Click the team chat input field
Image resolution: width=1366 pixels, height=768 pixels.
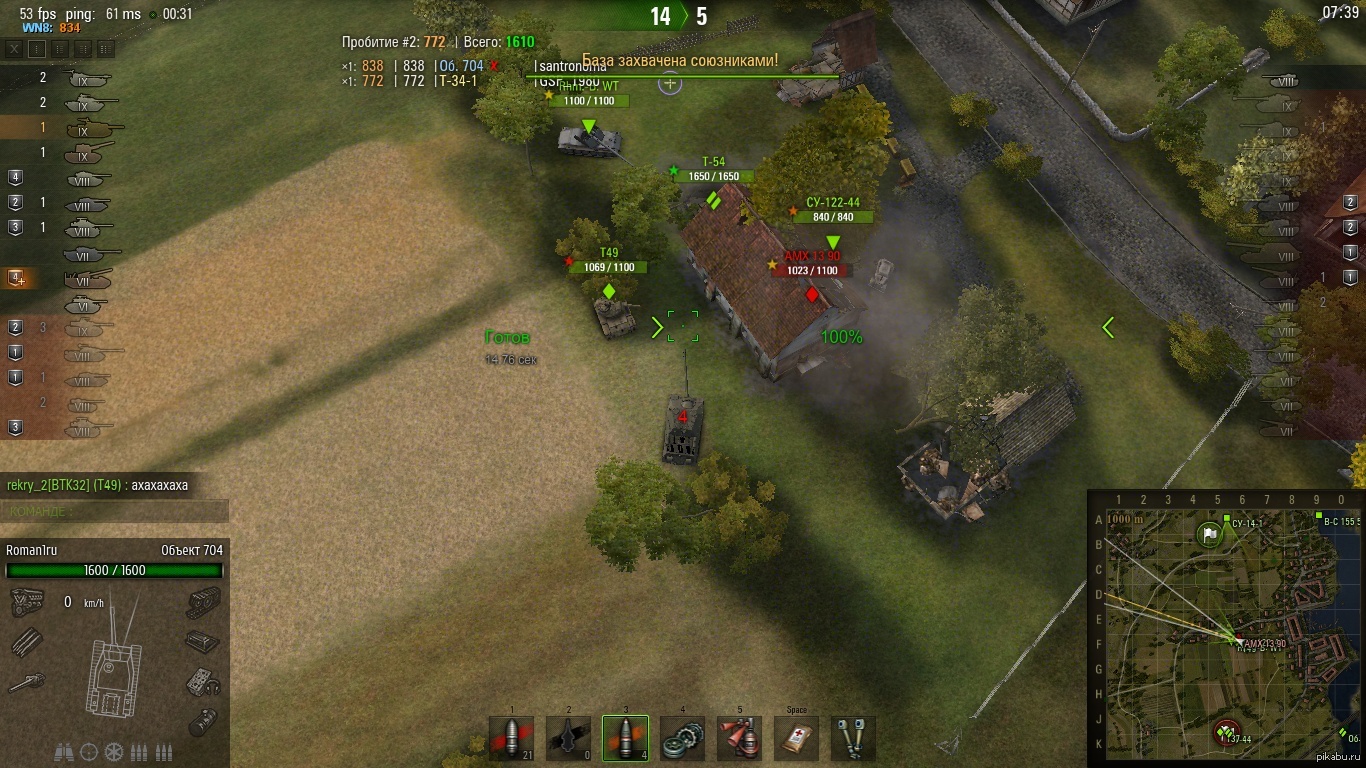[114, 511]
